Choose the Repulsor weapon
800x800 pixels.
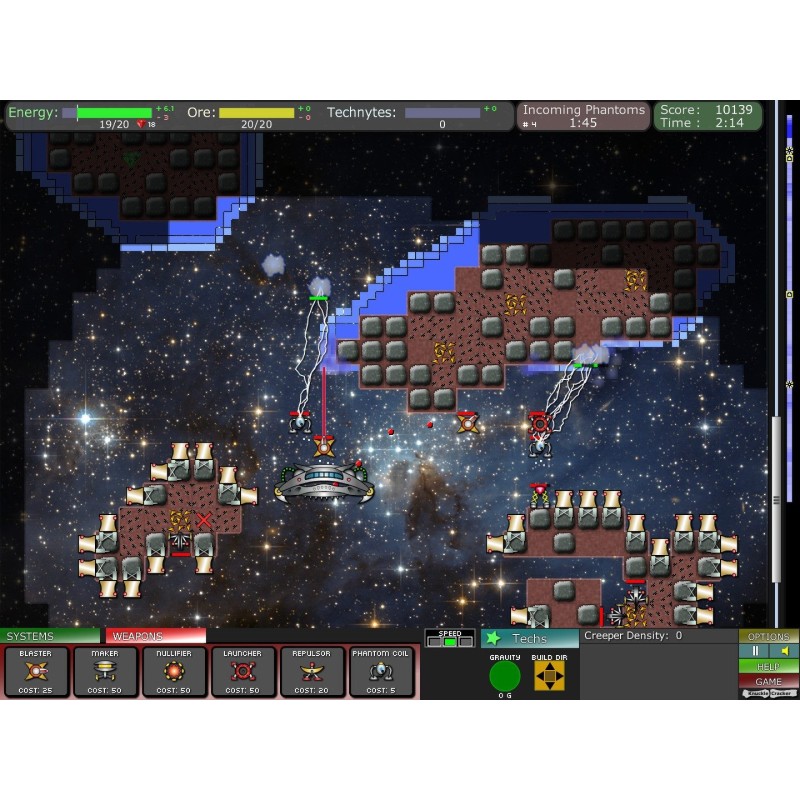tap(312, 671)
